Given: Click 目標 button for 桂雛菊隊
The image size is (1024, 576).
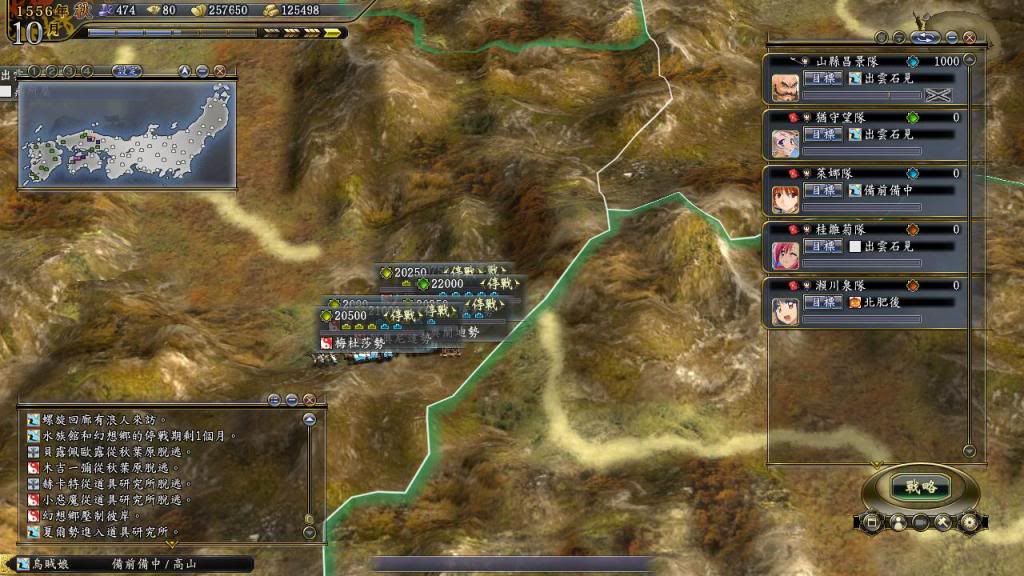Looking at the screenshot, I should pyautogui.click(x=823, y=246).
